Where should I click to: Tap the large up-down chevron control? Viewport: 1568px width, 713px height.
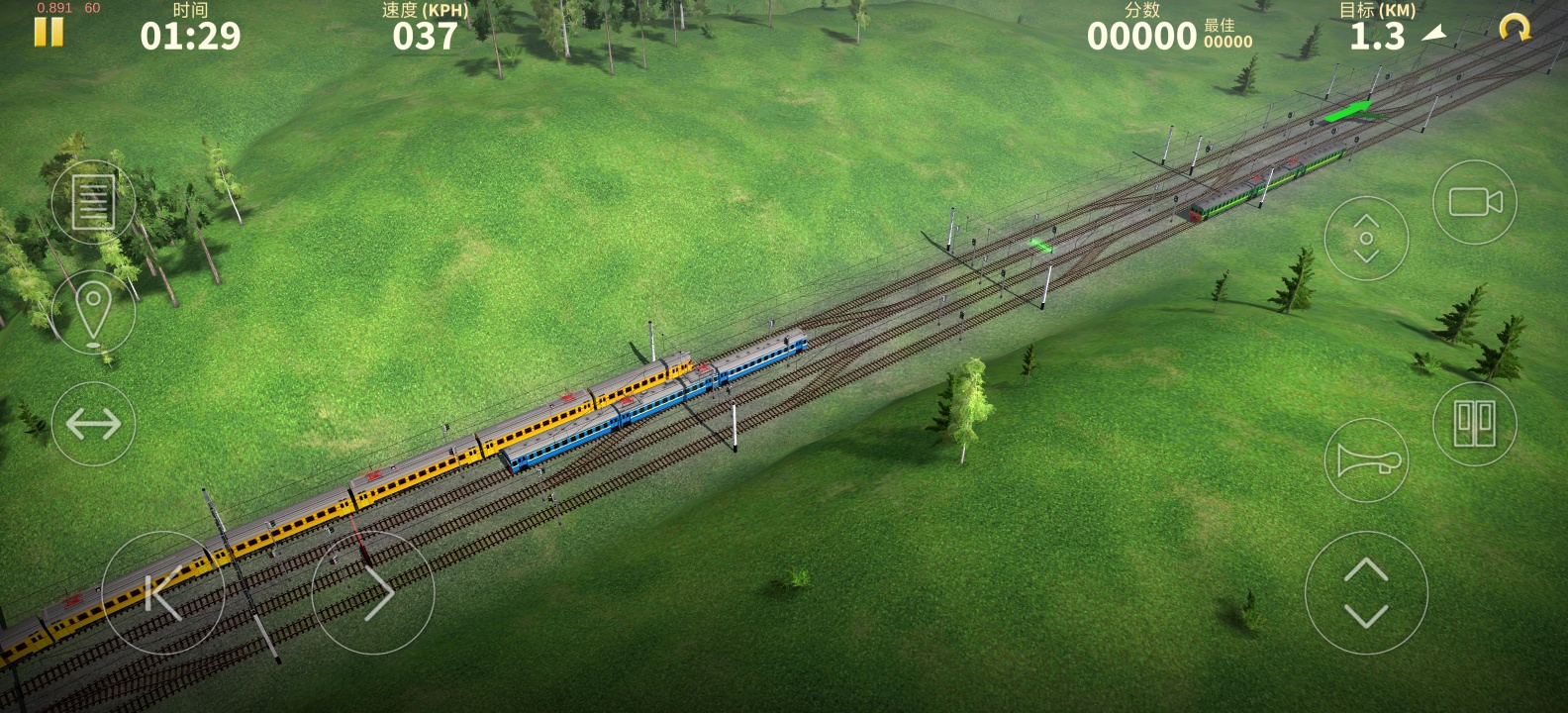[1366, 592]
